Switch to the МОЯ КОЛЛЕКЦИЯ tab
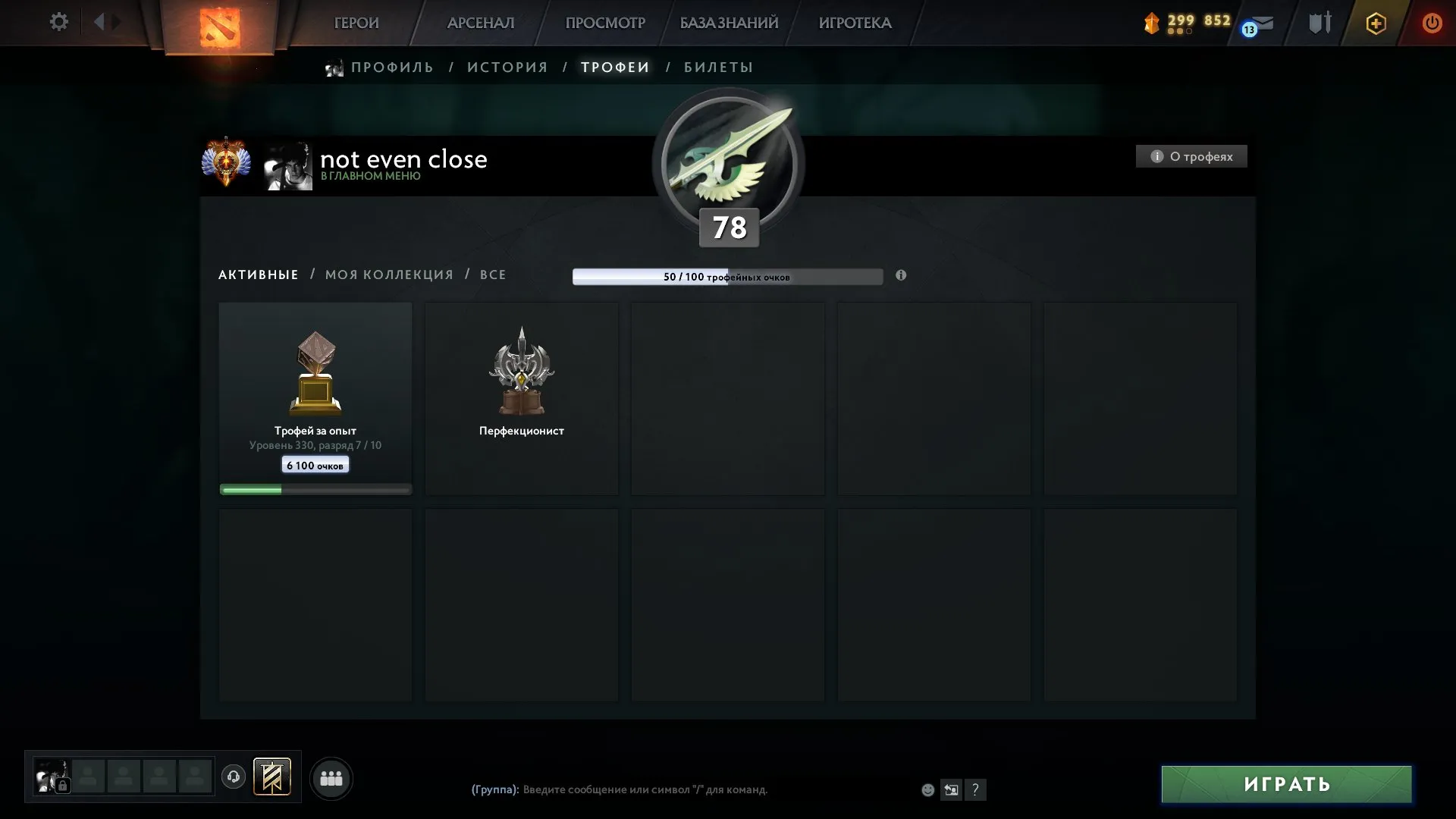1456x819 pixels. (388, 275)
